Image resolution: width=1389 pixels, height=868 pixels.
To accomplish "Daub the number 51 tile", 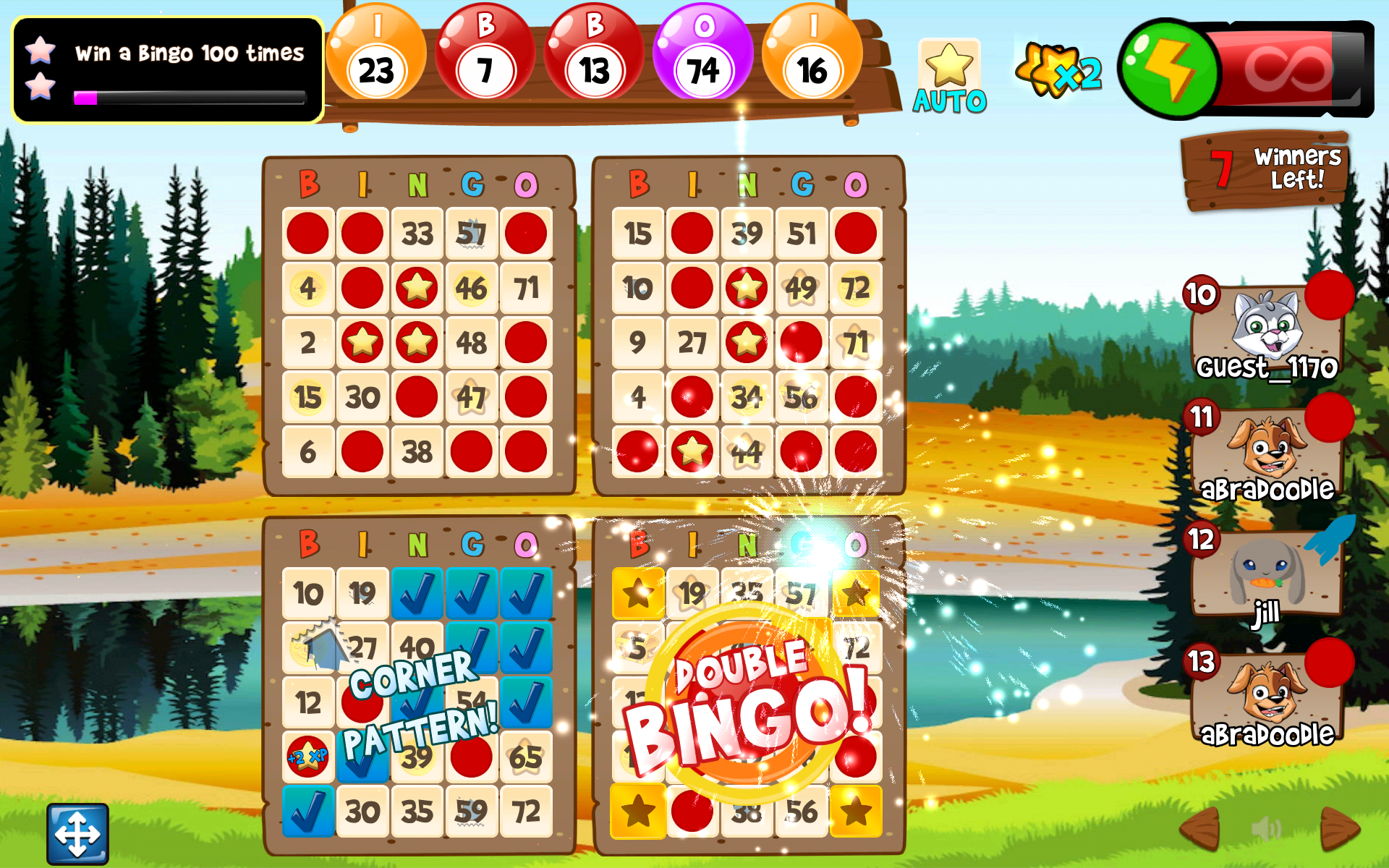I will (802, 234).
